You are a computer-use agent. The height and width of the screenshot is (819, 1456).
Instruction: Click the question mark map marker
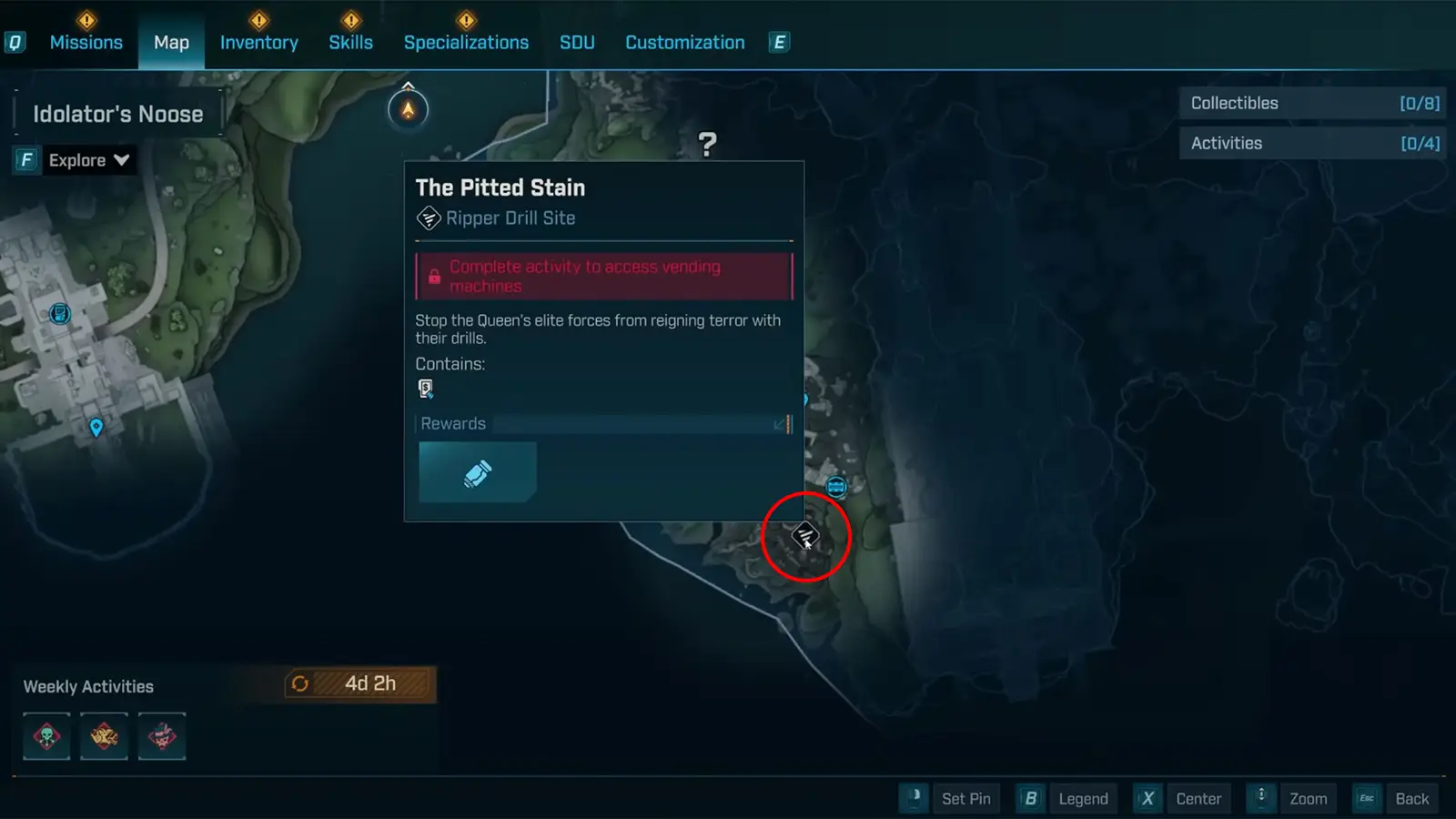[707, 144]
